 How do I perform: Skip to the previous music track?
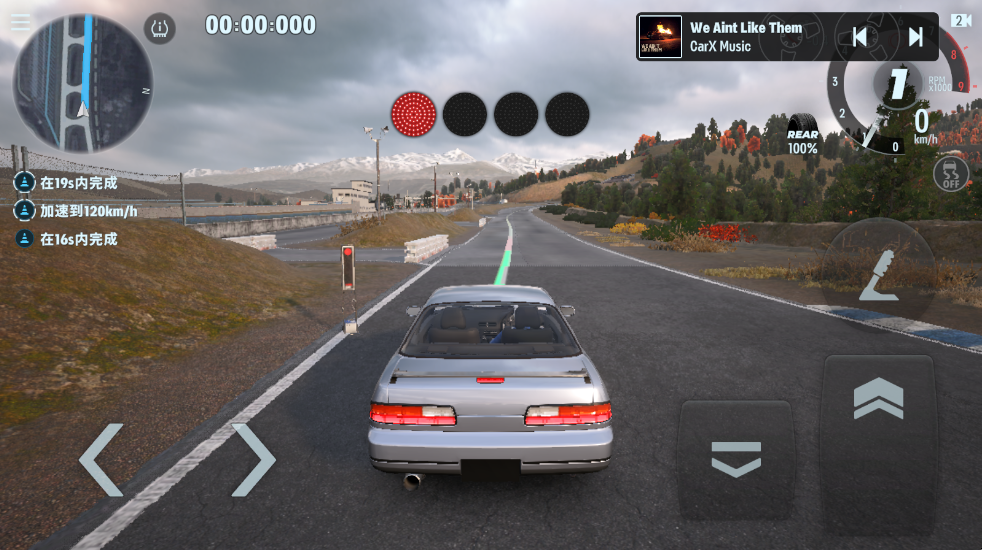859,37
